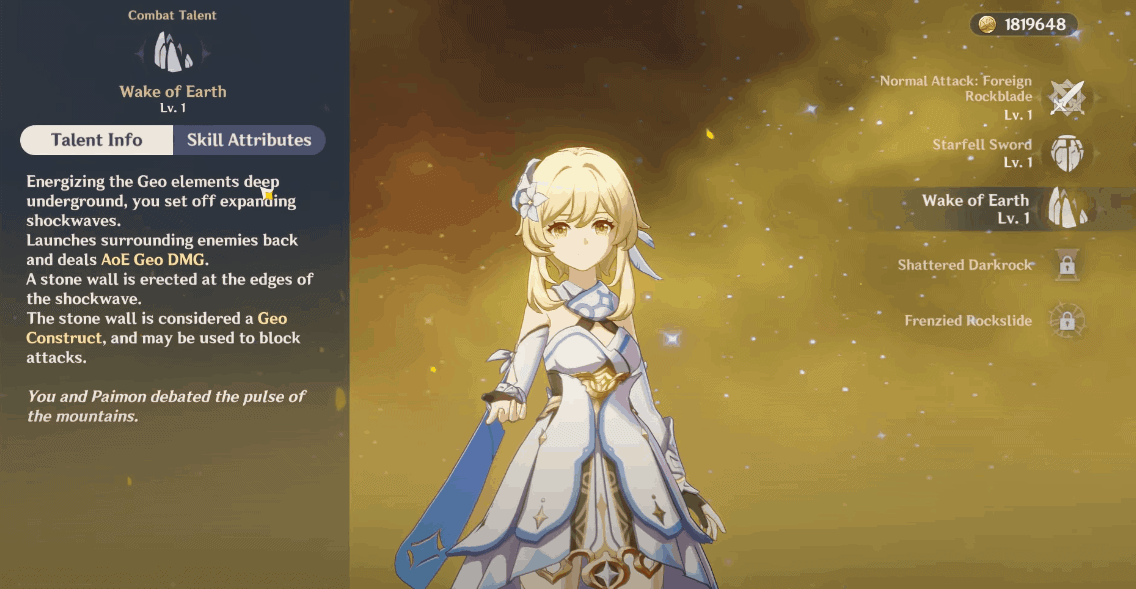
Task: Select the Talent Info tab
Action: point(97,140)
